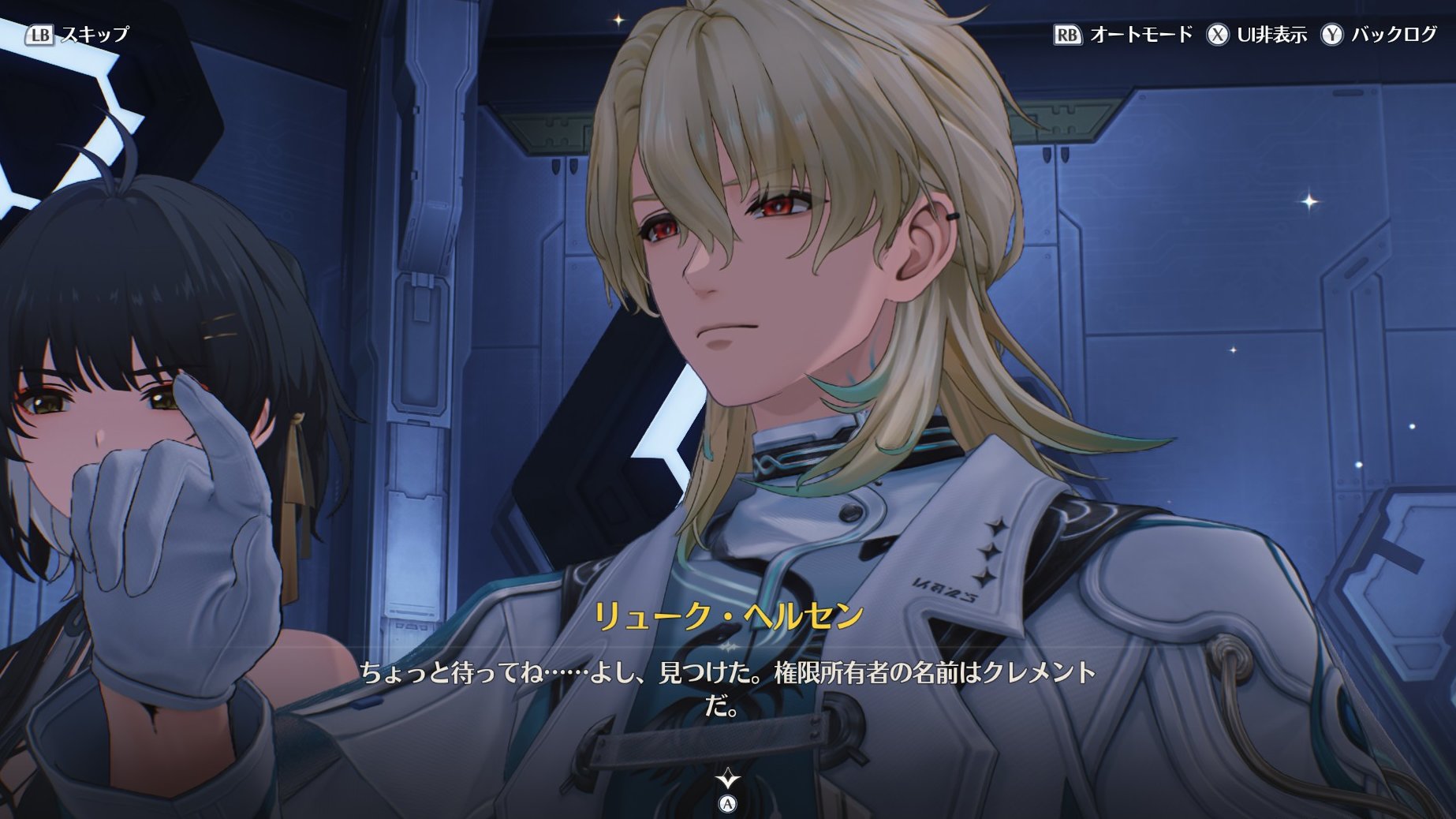Open the dialogue backlog バックログ
The height and width of the screenshot is (819, 1456).
point(1379,35)
